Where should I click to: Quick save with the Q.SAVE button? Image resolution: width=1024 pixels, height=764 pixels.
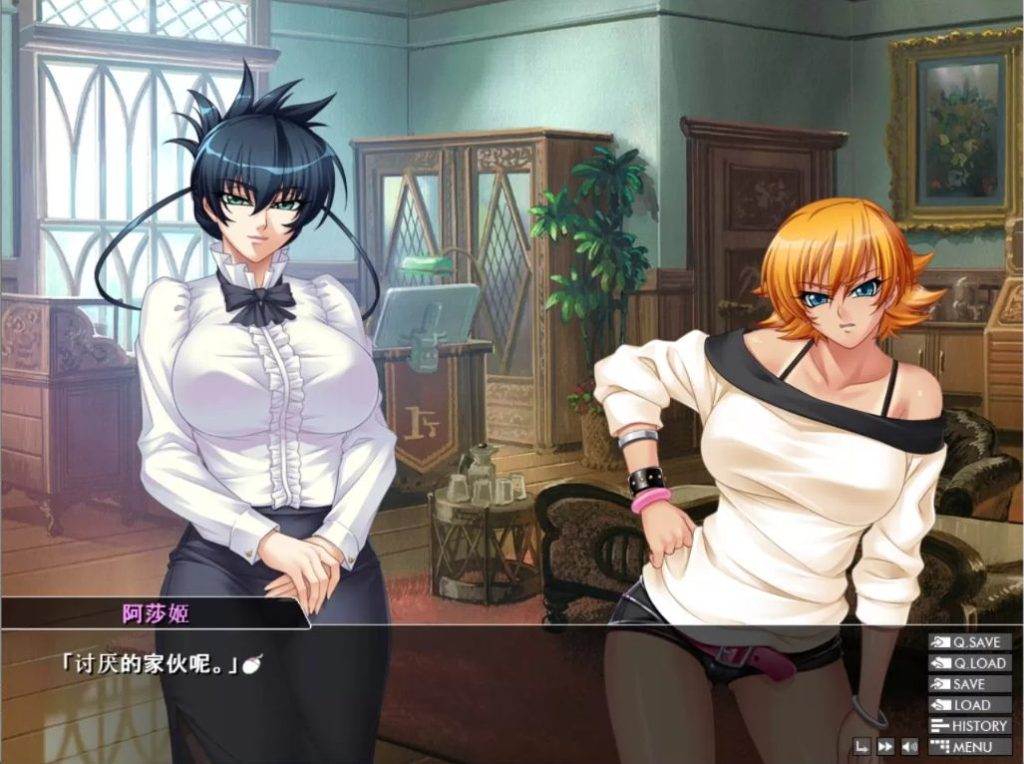(x=969, y=642)
